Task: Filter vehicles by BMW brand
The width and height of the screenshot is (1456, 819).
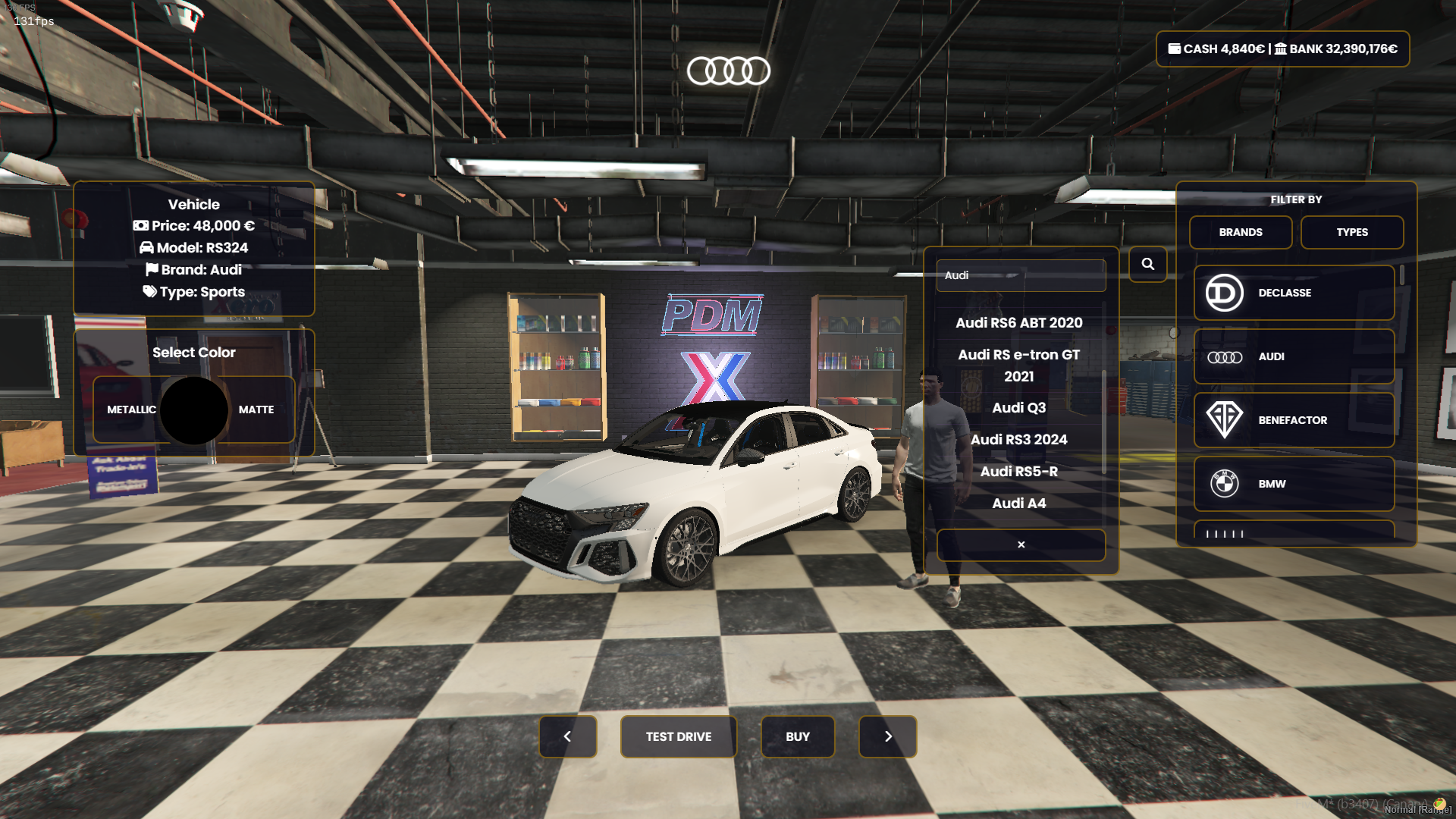Action: tap(1293, 484)
